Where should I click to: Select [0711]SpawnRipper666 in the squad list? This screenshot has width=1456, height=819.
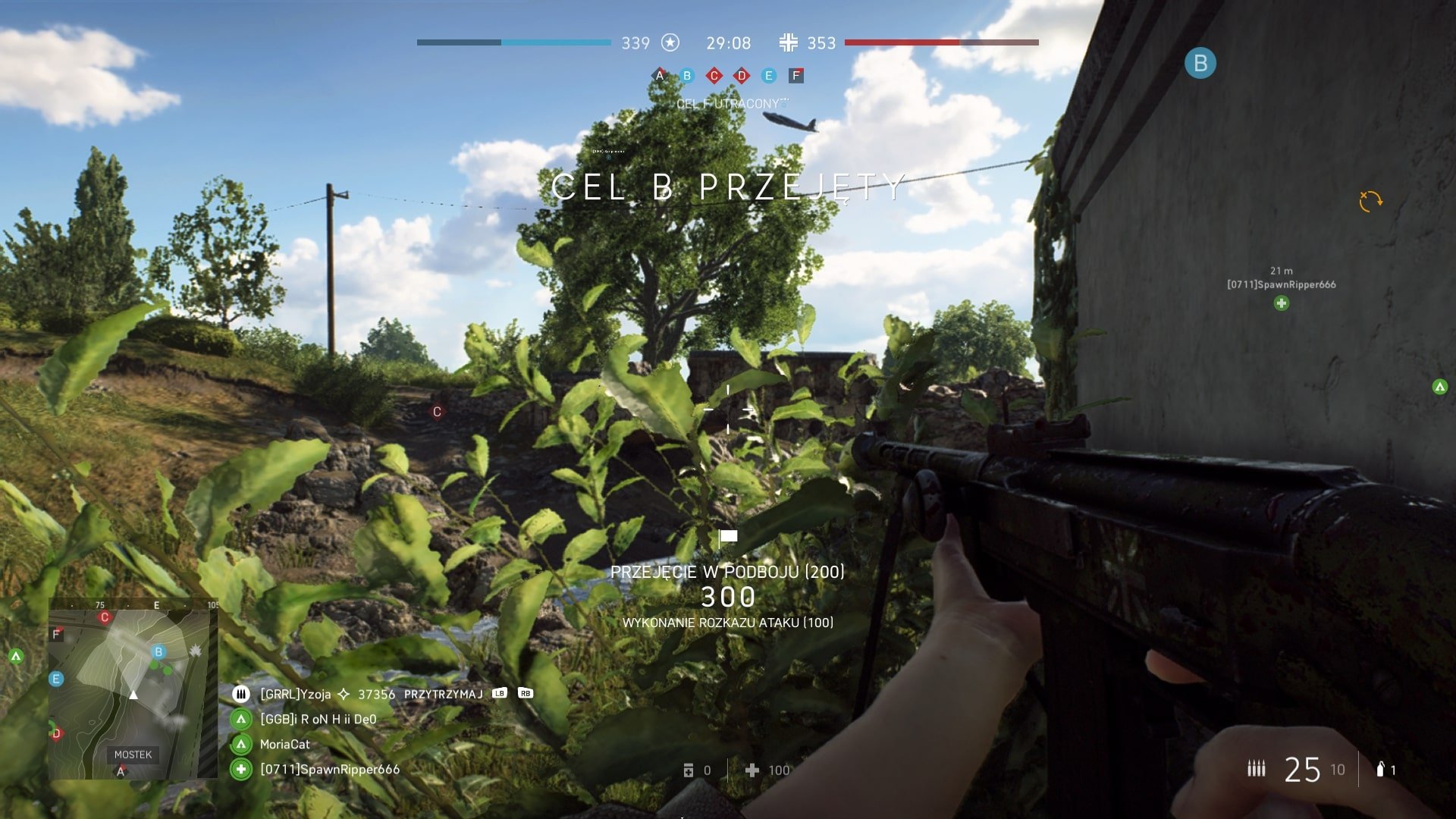point(329,770)
